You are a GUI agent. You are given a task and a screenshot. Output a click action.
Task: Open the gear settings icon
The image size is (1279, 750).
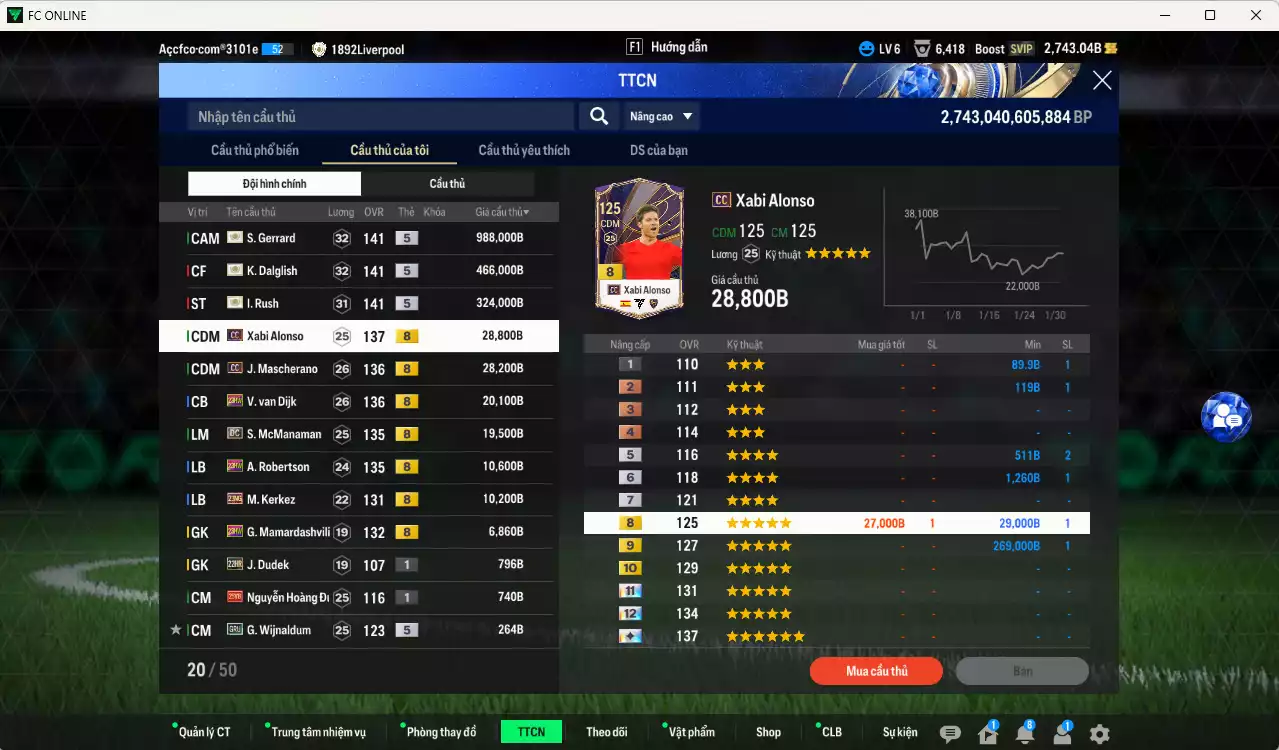pos(1099,734)
